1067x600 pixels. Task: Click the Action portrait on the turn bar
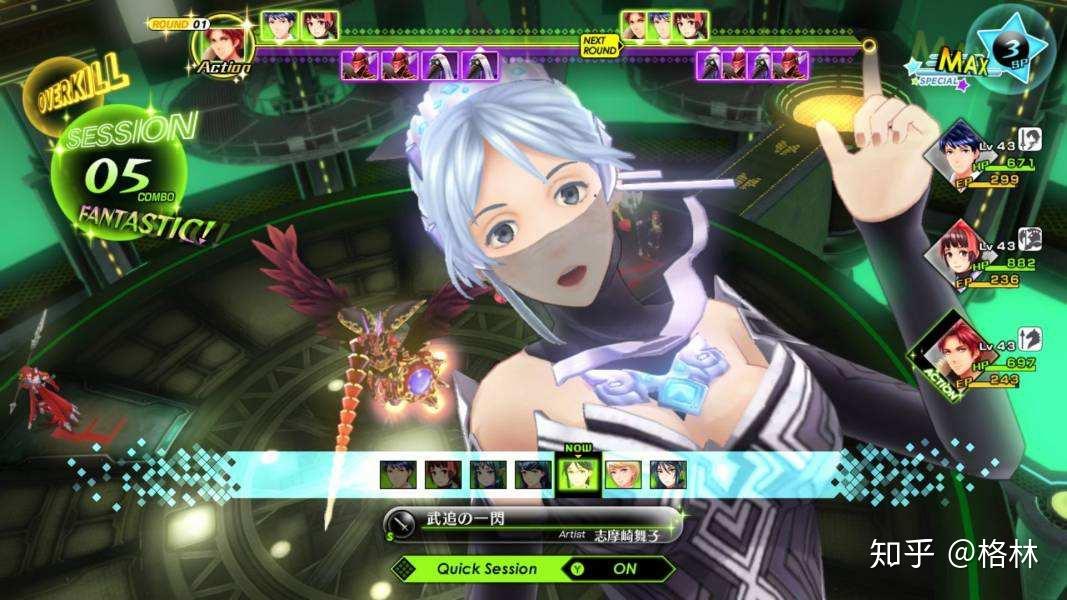(x=221, y=45)
